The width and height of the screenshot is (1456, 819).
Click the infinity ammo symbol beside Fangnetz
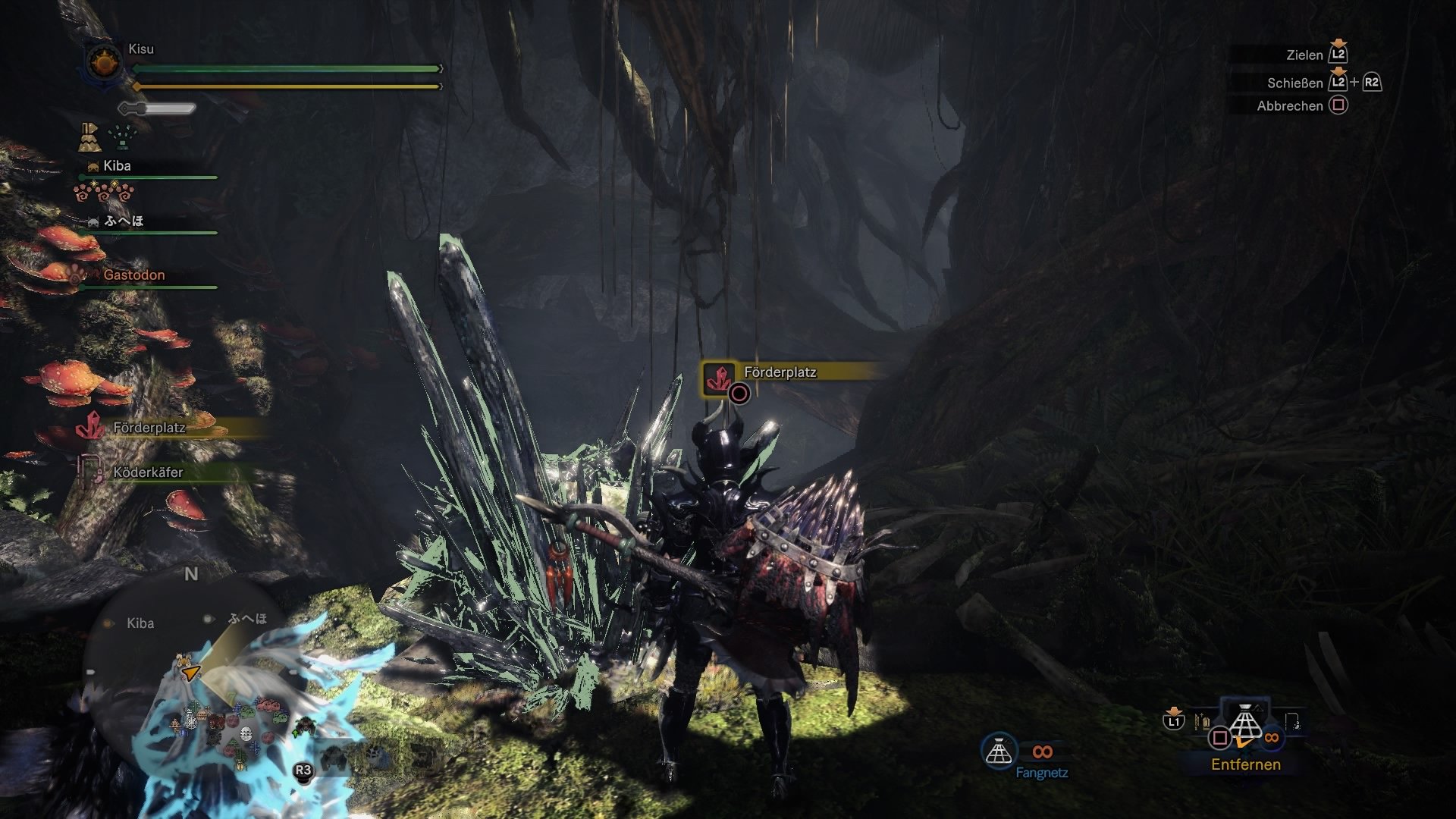click(x=1043, y=753)
